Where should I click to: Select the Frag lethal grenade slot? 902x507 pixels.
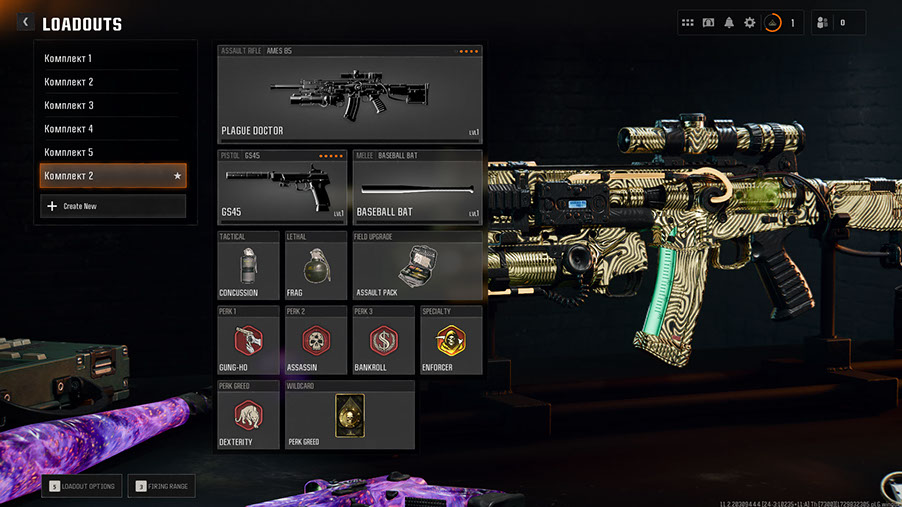point(316,266)
